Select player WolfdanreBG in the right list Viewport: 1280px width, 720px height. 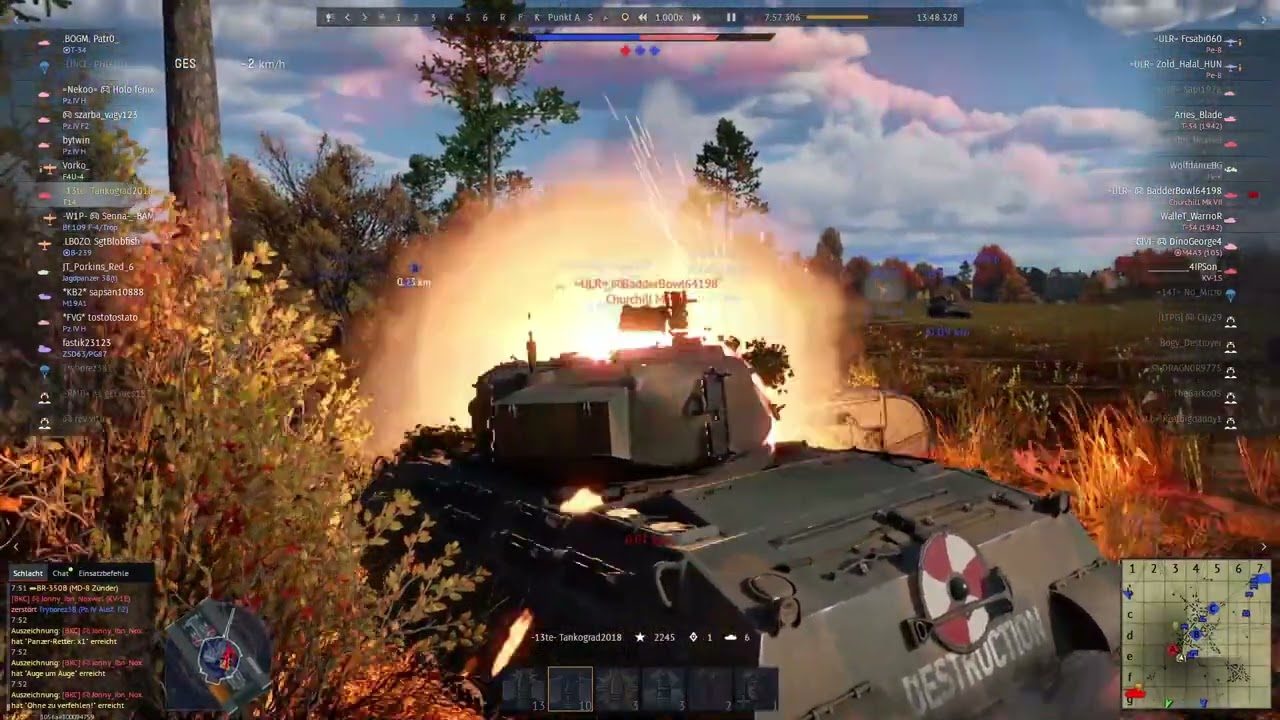(1195, 165)
